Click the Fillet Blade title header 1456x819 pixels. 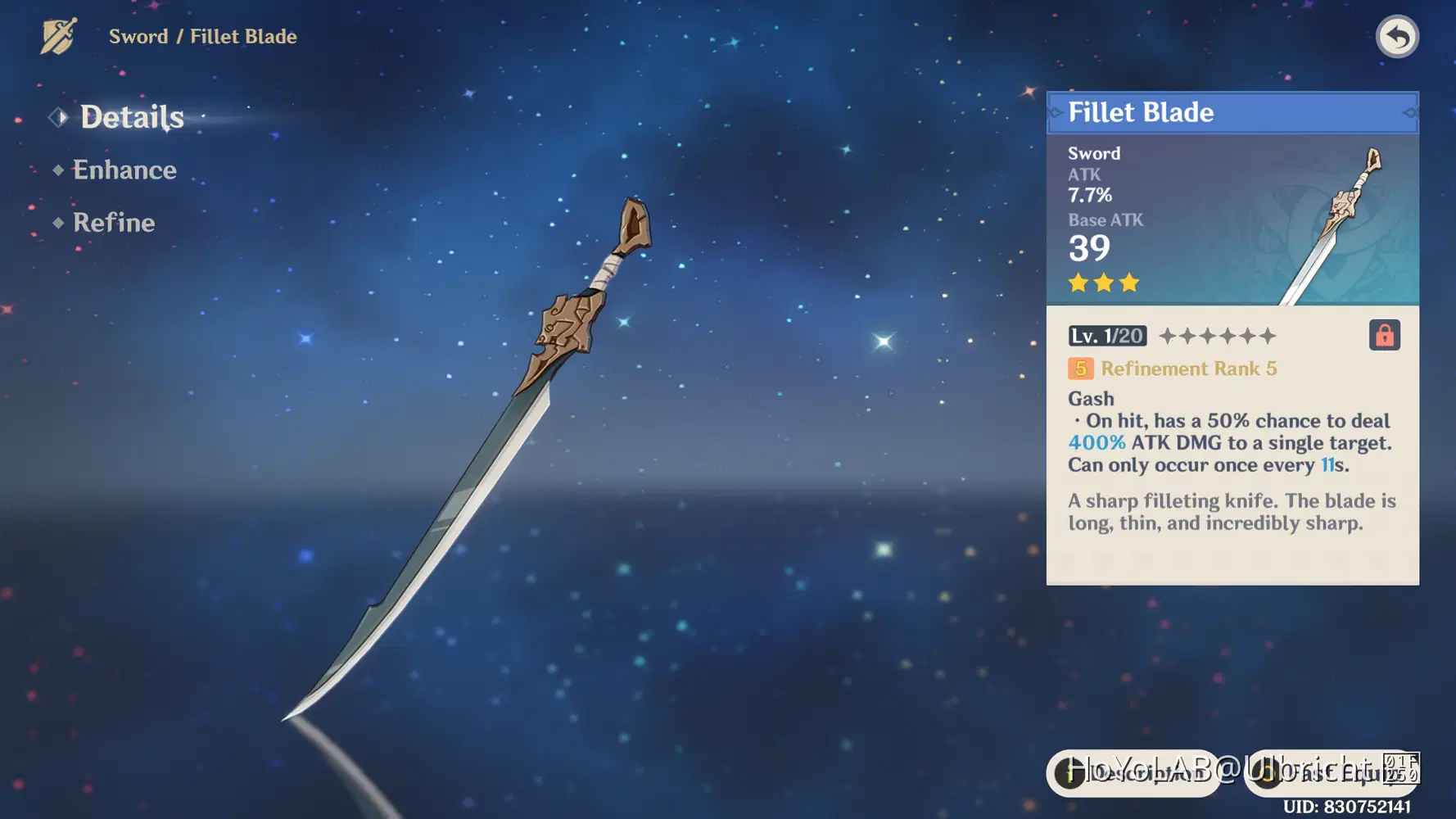(1141, 112)
